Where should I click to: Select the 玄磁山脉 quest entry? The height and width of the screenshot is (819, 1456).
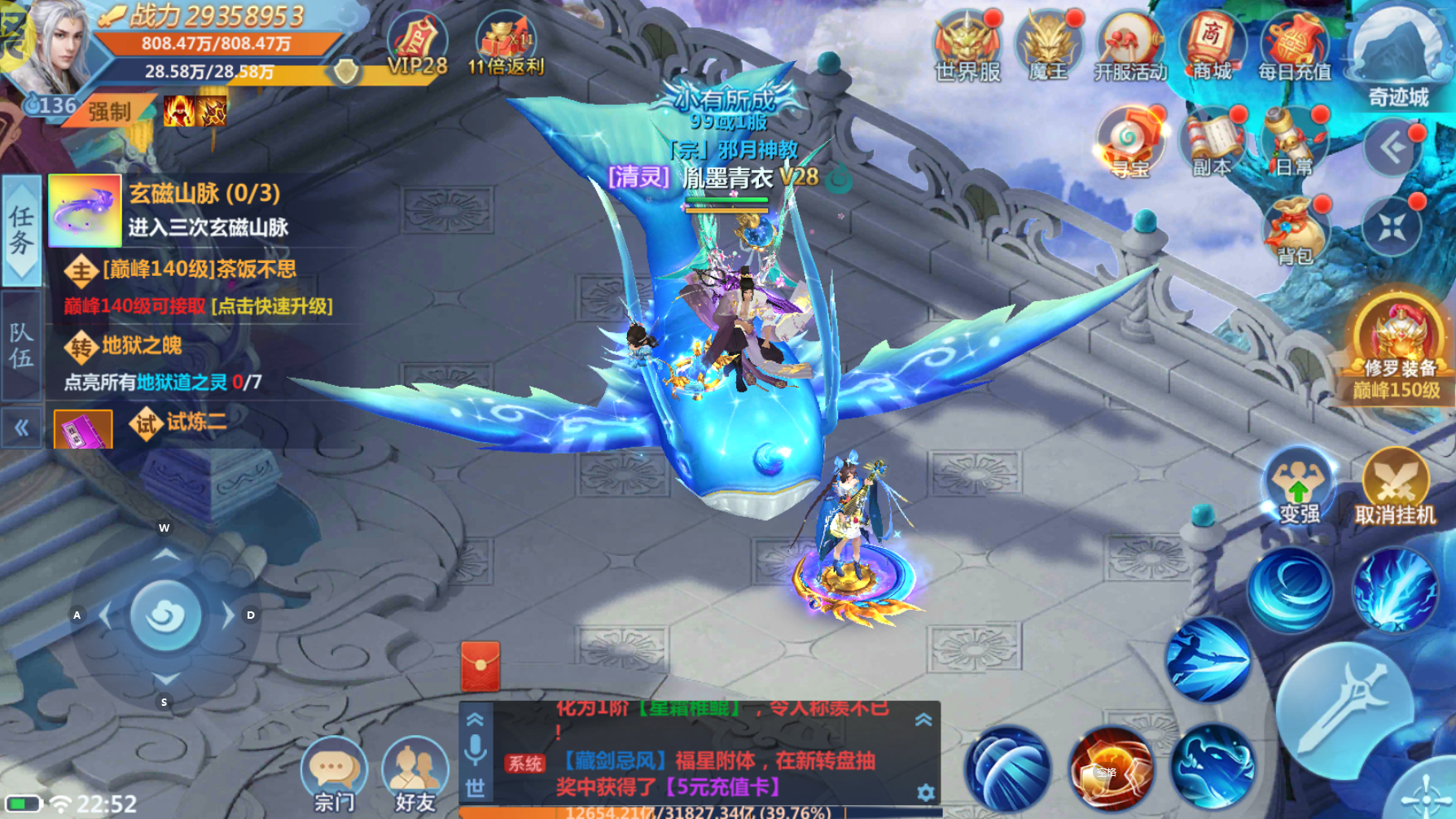(204, 209)
